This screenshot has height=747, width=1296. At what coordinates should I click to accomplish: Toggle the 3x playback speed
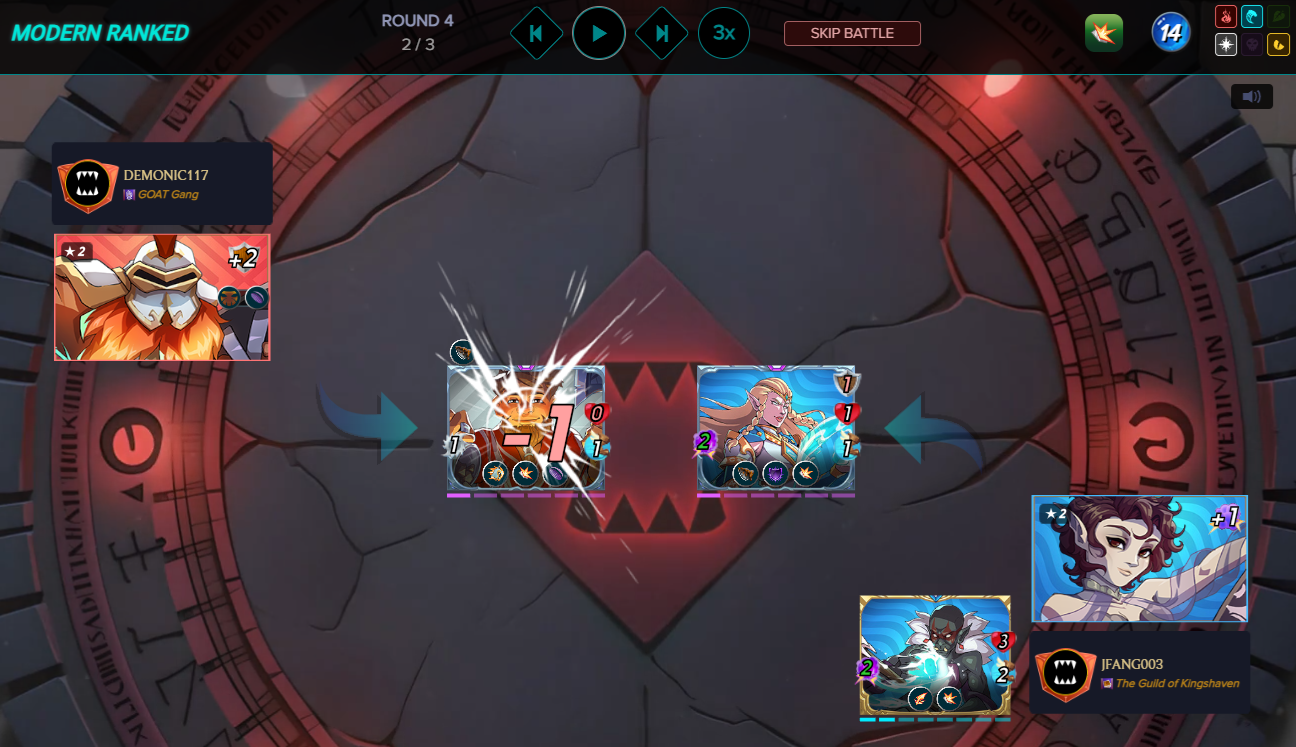[724, 33]
